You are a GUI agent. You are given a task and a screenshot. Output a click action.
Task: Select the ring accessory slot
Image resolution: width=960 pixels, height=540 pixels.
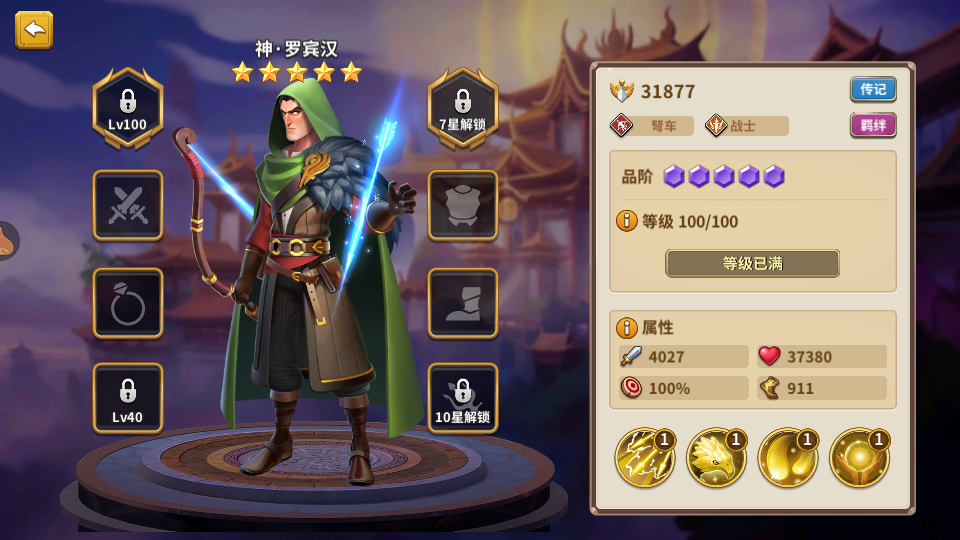tap(128, 302)
